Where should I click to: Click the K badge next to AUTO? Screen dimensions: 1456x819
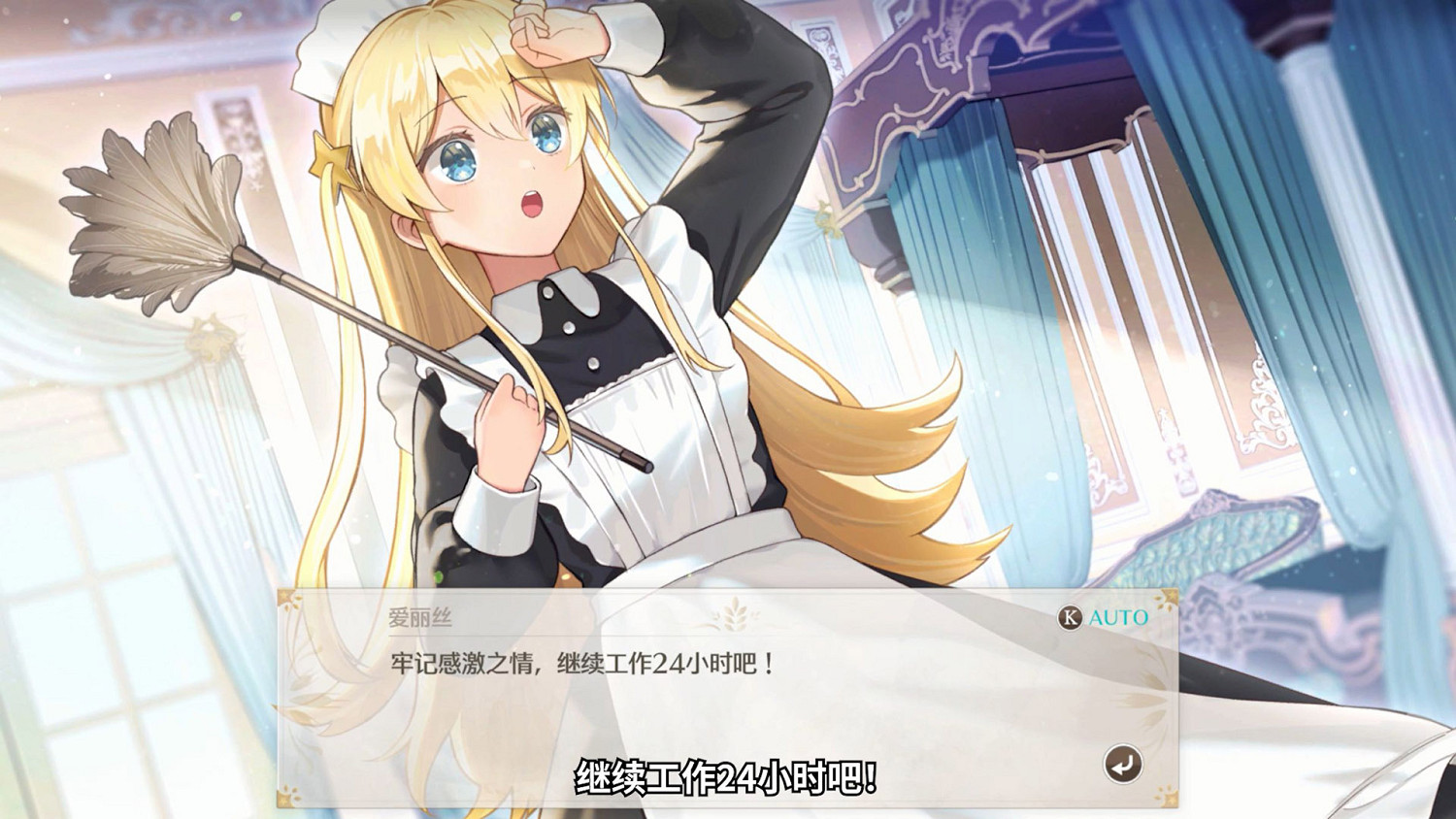click(1070, 617)
